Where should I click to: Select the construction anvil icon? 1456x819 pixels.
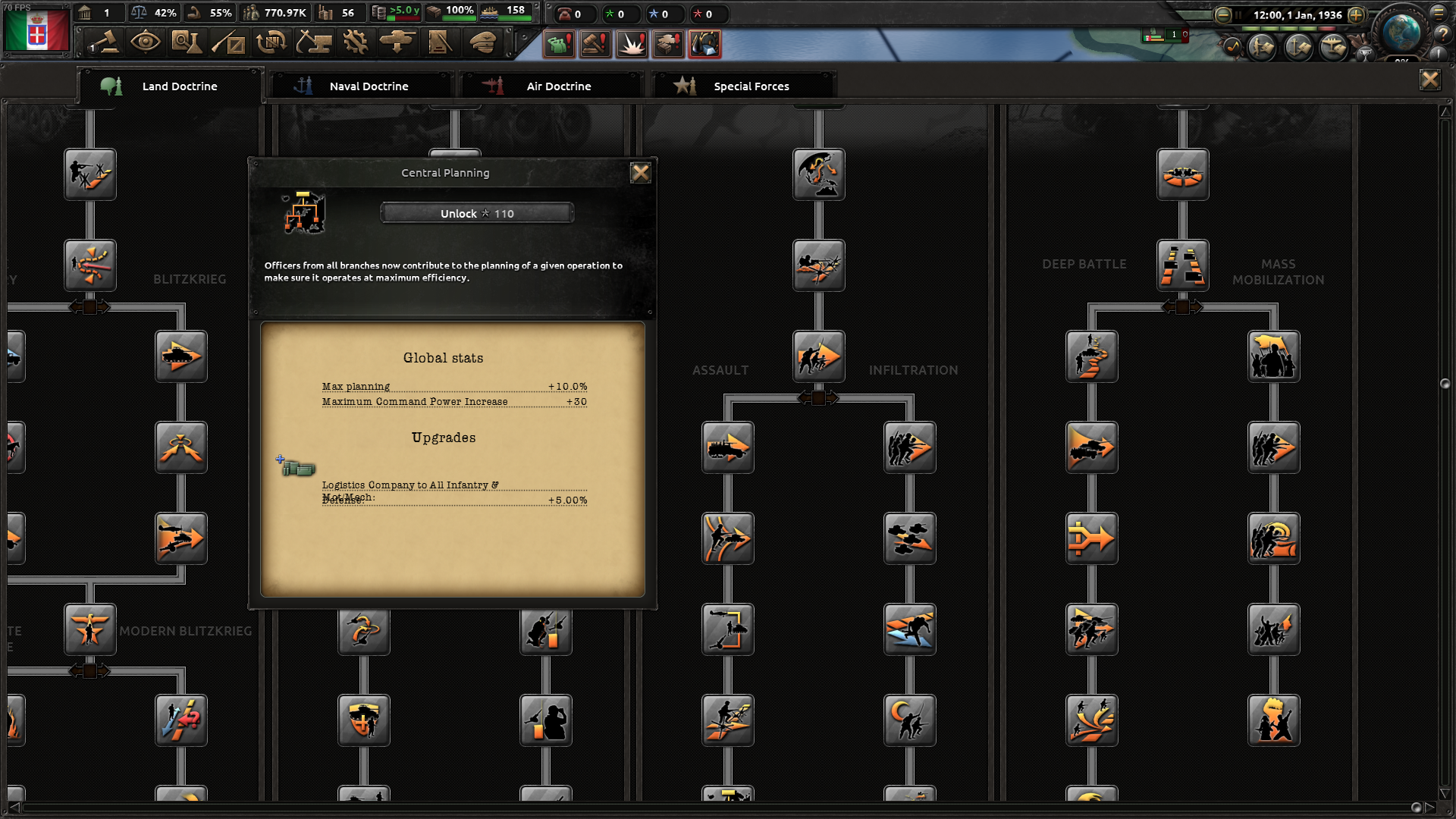[x=313, y=43]
